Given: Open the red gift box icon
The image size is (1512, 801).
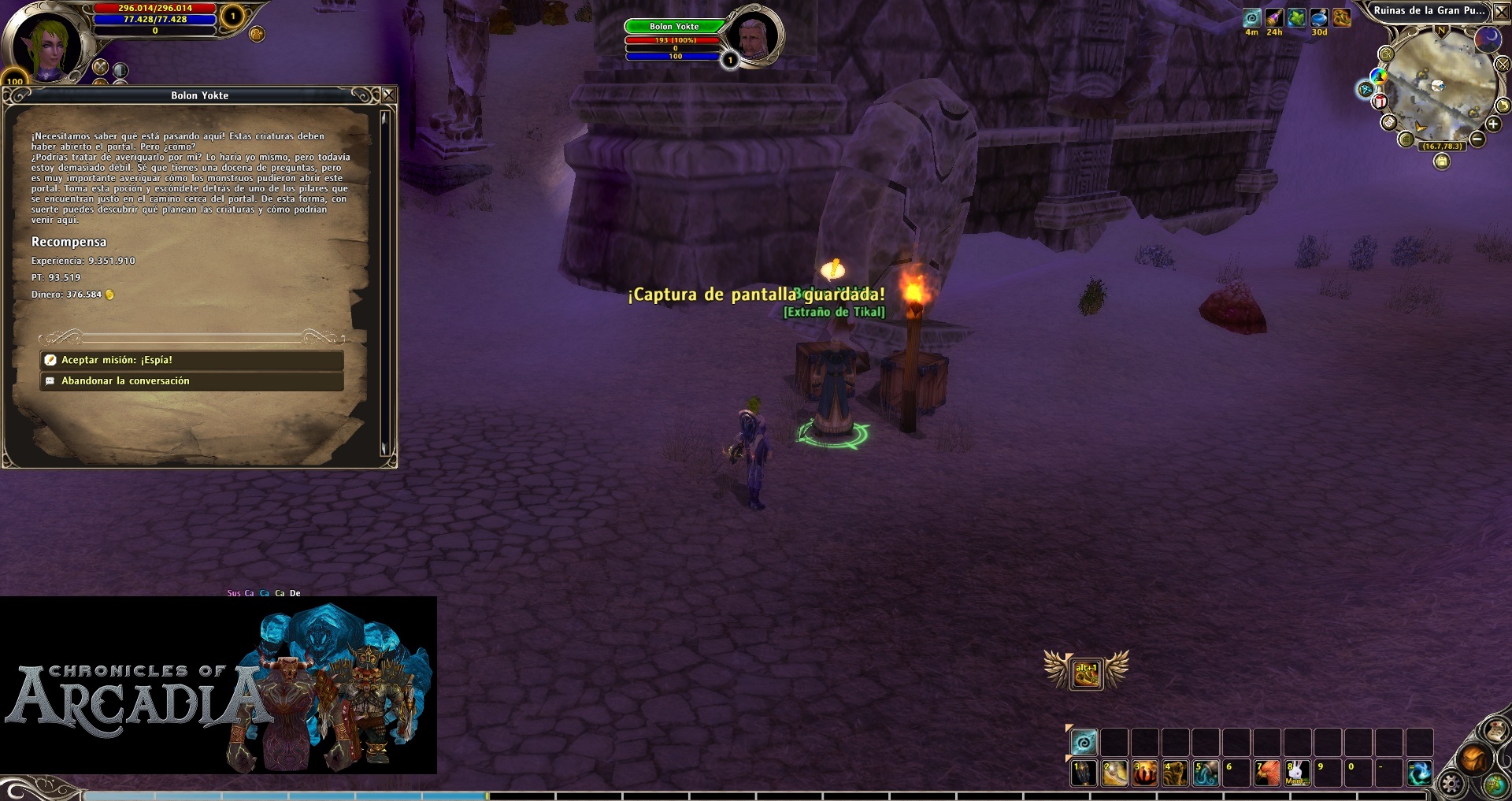Looking at the screenshot, I should point(1380,102).
